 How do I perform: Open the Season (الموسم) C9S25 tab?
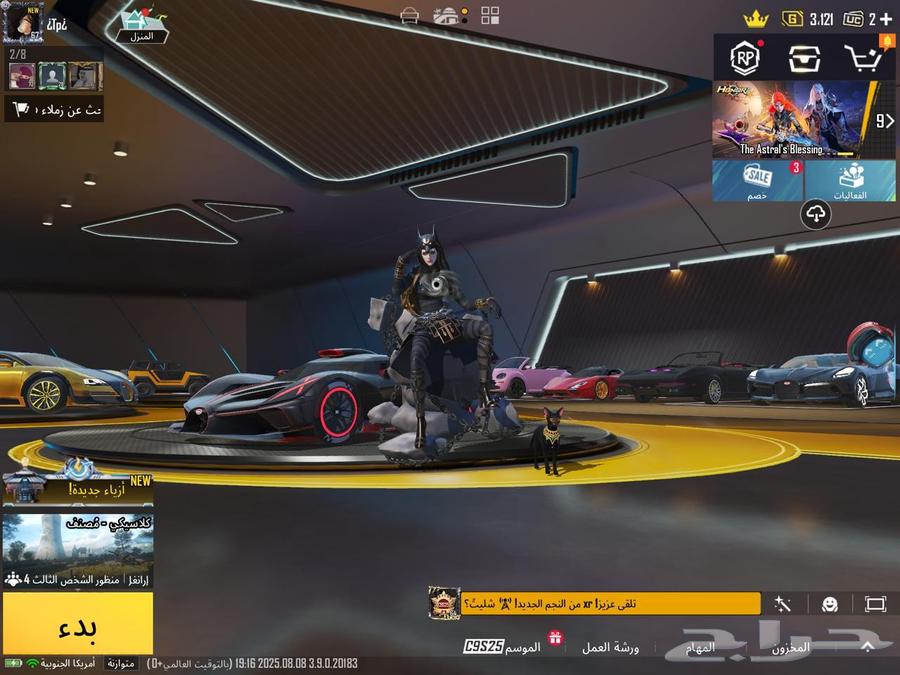click(503, 647)
